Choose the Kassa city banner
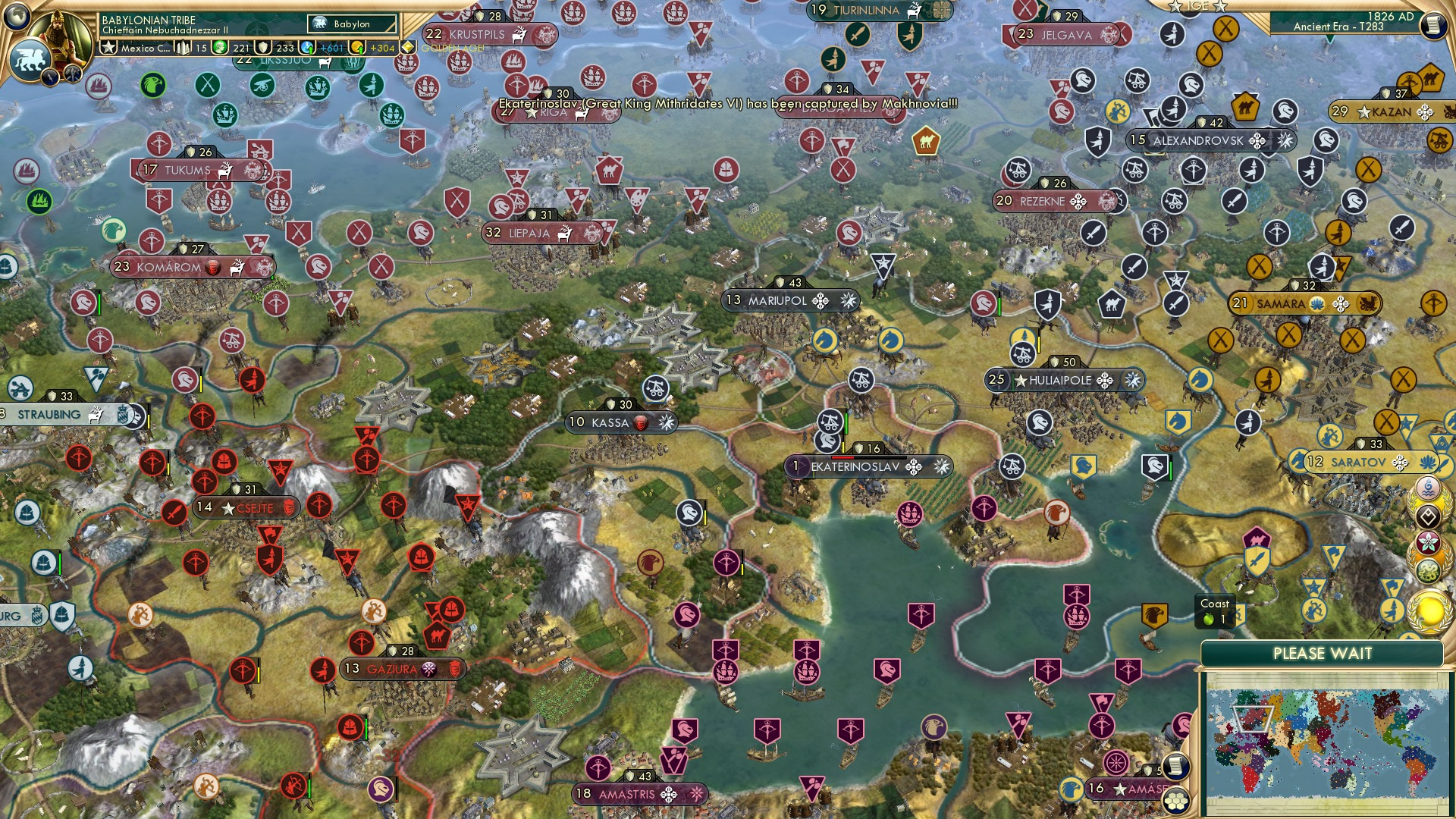This screenshot has width=1456, height=819. 610,422
